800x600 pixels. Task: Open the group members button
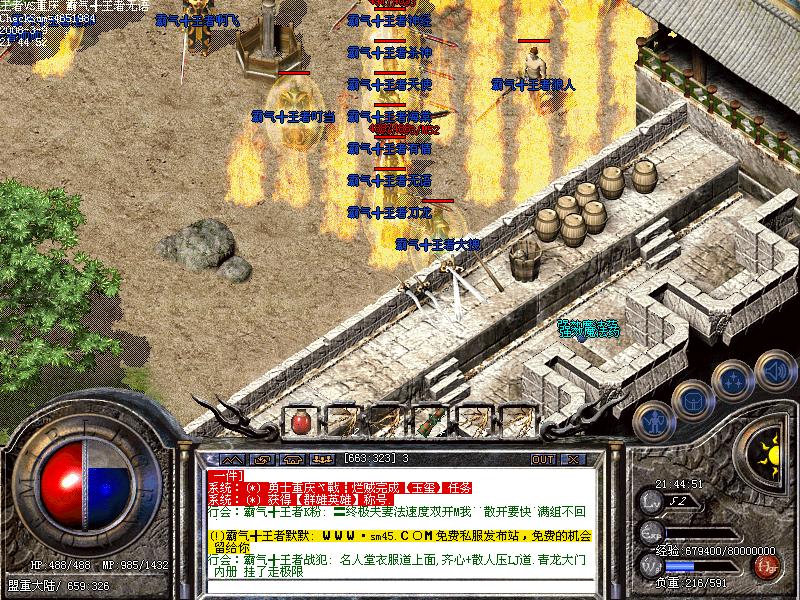(x=322, y=459)
